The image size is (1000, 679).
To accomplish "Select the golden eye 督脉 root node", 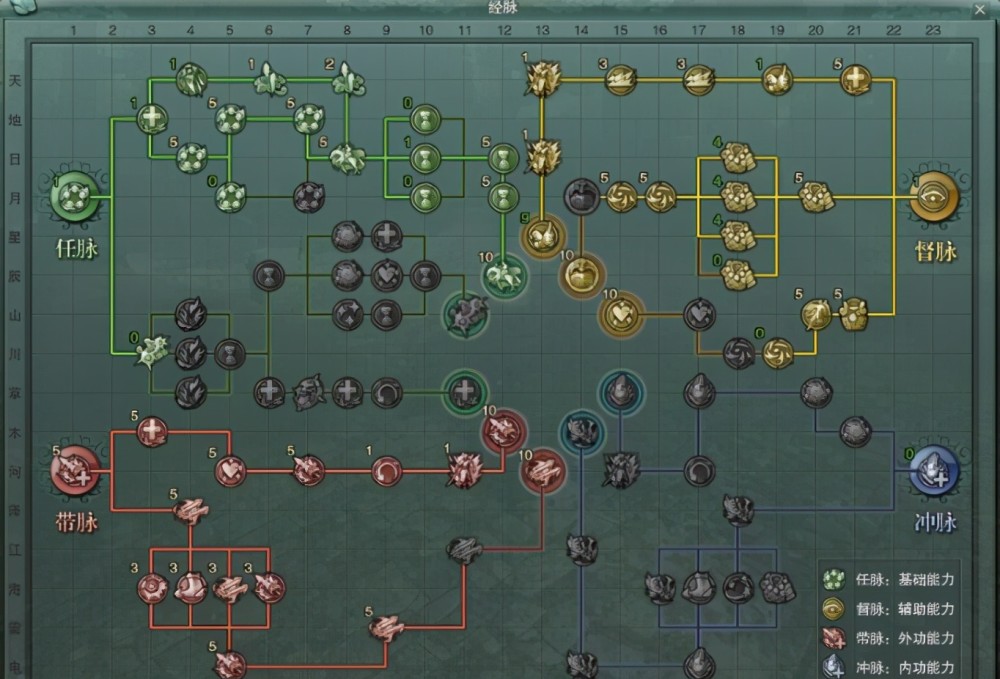I will [x=935, y=198].
